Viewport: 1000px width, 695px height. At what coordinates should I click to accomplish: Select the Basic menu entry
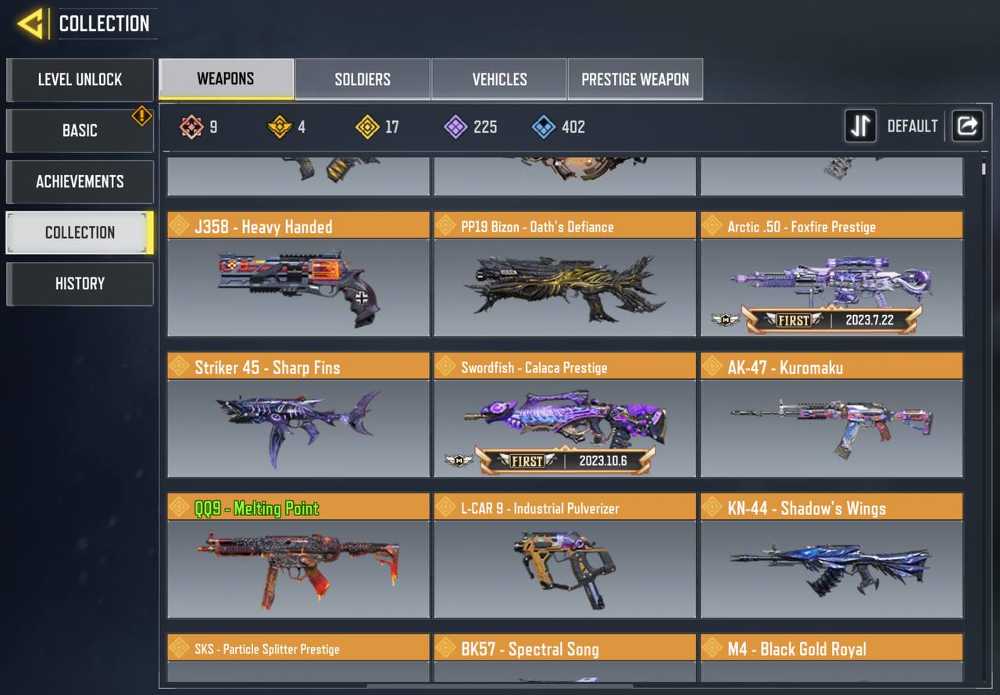(x=80, y=131)
